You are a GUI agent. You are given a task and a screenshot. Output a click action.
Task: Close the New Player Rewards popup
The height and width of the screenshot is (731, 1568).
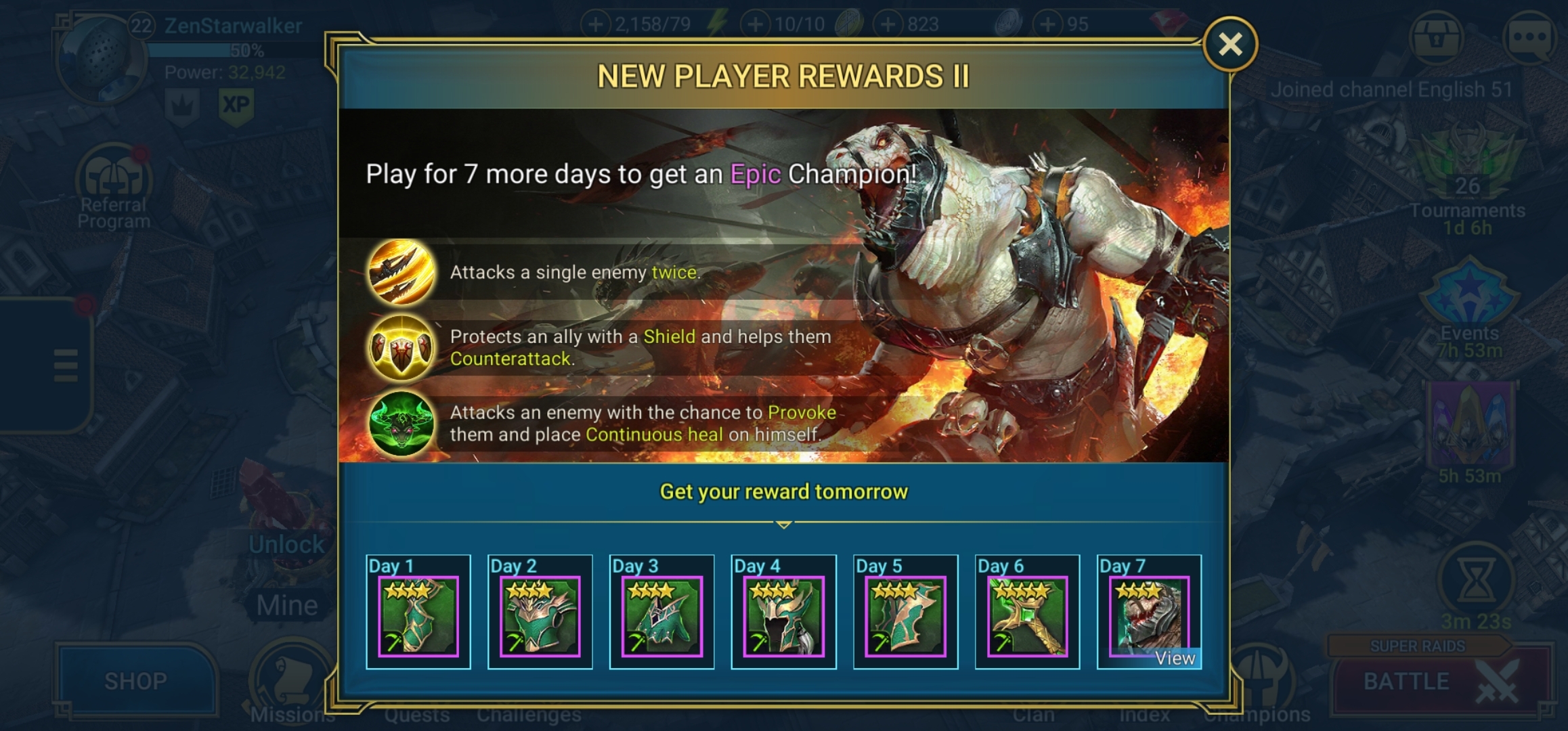(x=1230, y=45)
